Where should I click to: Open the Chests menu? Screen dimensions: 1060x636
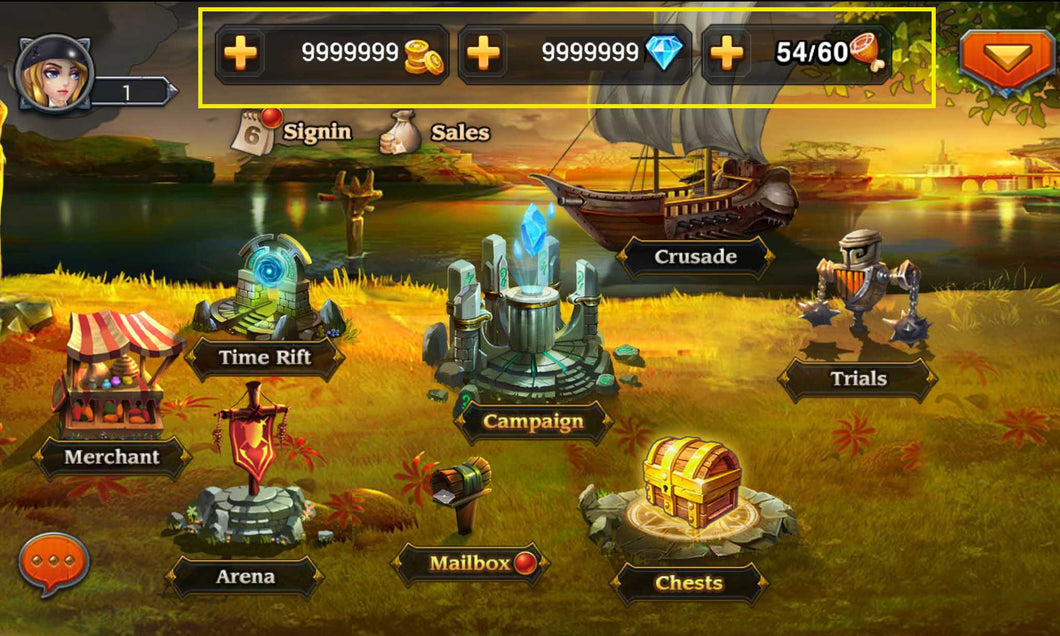[x=689, y=582]
